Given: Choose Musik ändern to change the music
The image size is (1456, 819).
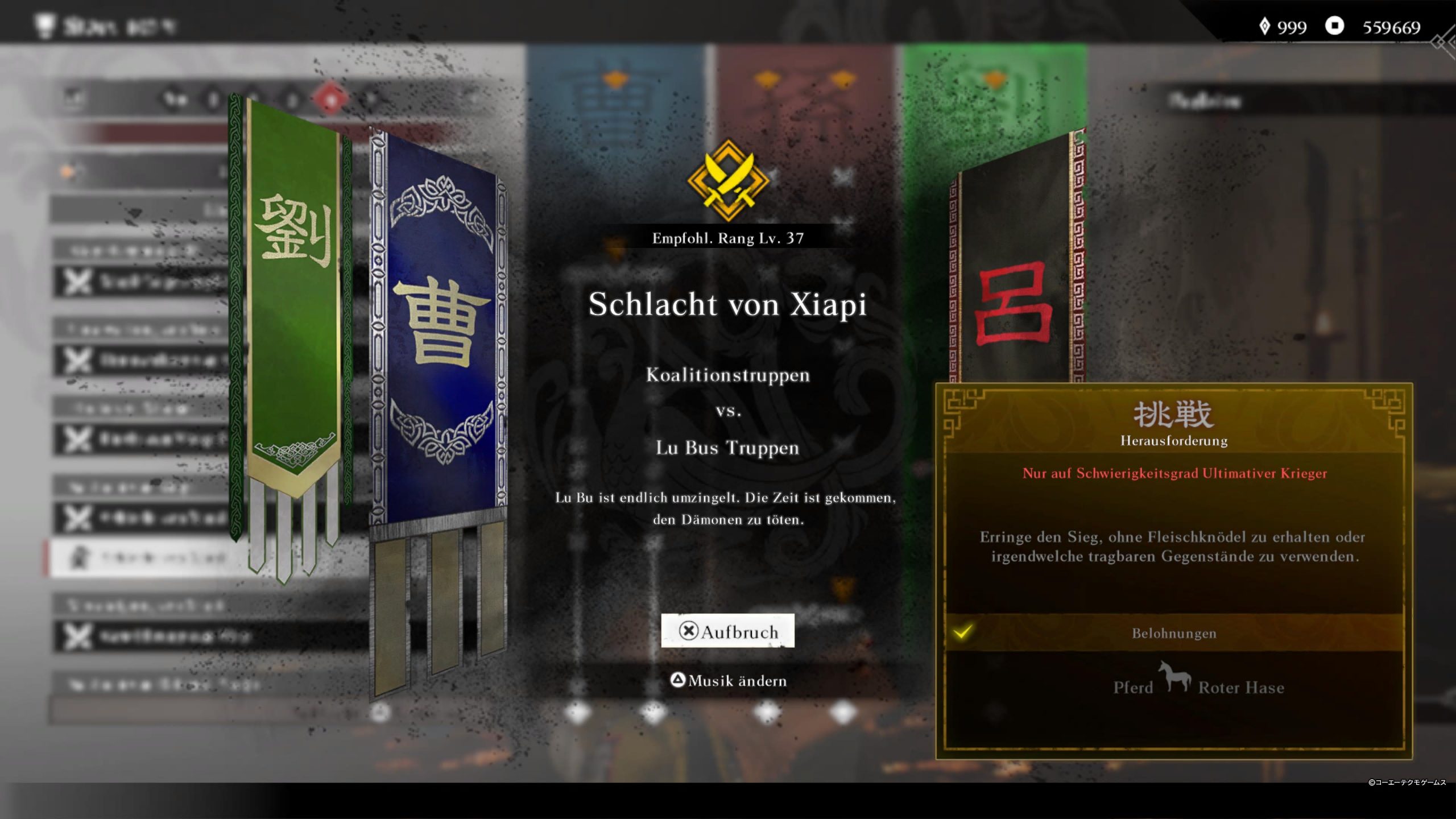Looking at the screenshot, I should tap(729, 680).
